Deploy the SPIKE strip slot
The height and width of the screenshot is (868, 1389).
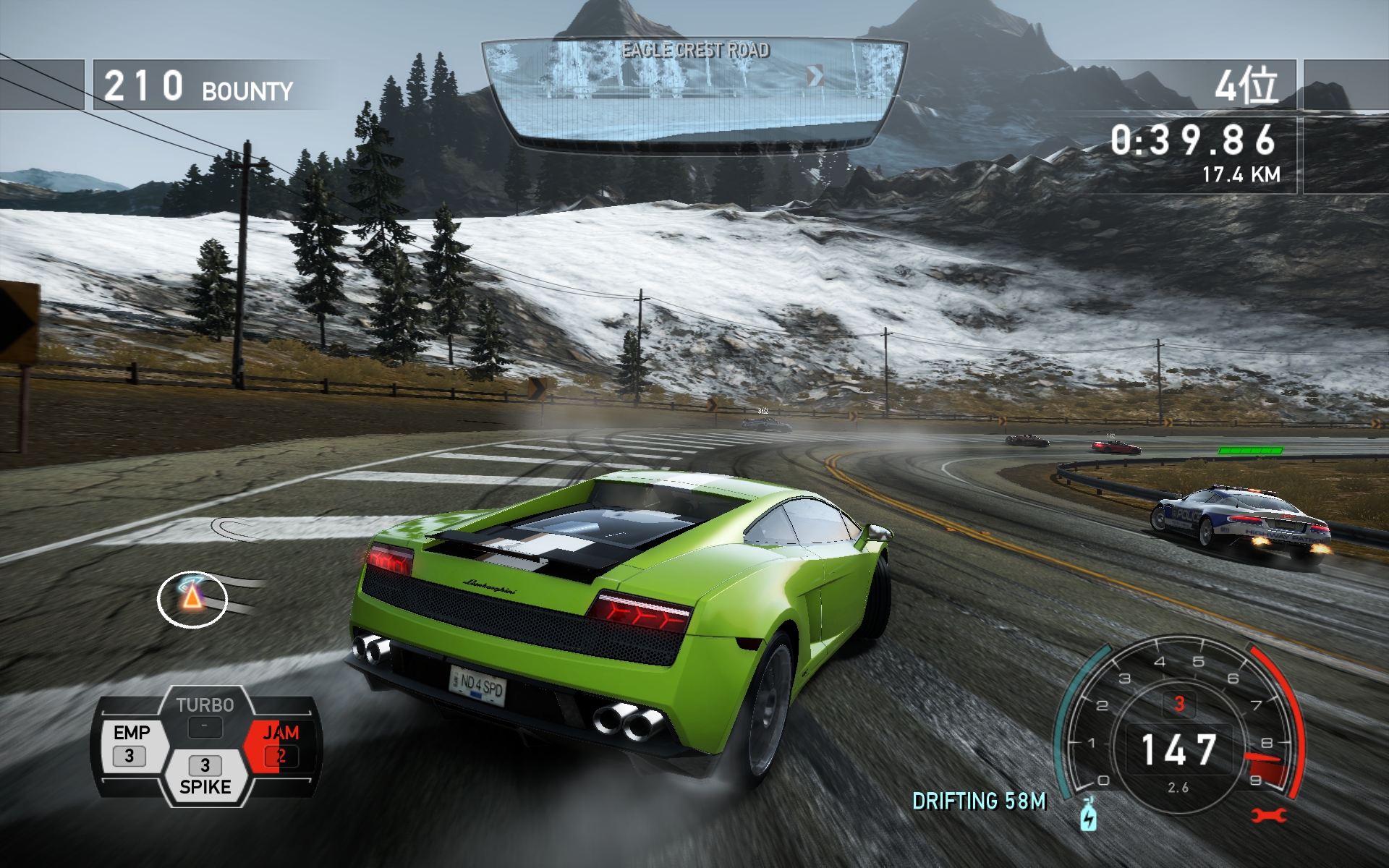pos(205,775)
